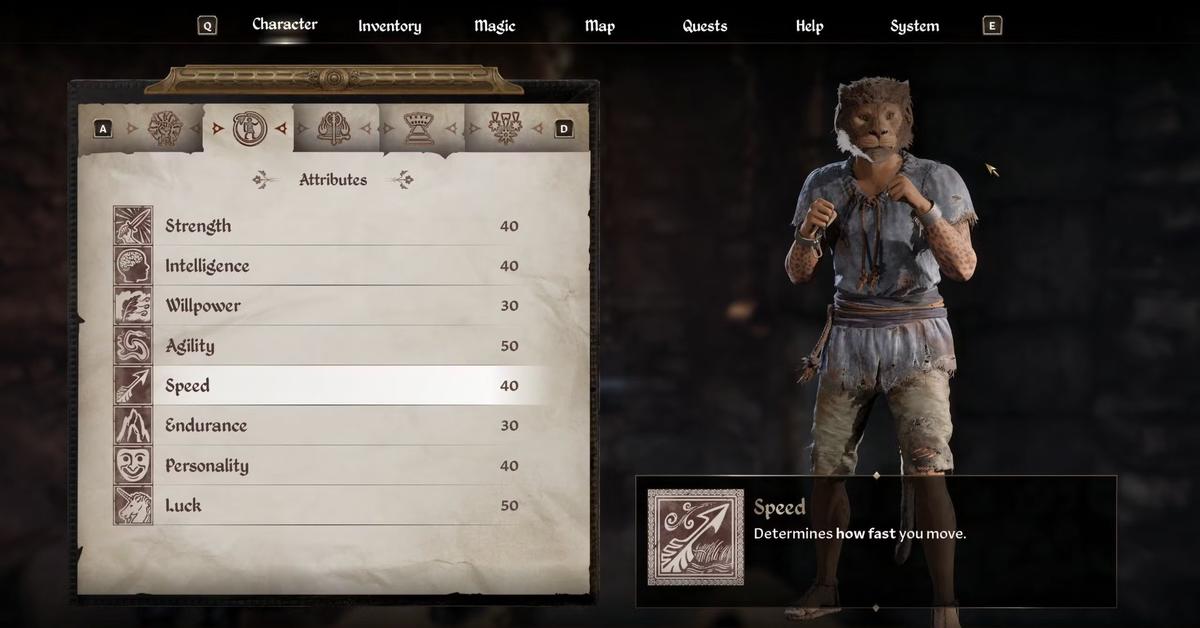Select the Endurance attribute row
The height and width of the screenshot is (628, 1200).
tap(330, 426)
